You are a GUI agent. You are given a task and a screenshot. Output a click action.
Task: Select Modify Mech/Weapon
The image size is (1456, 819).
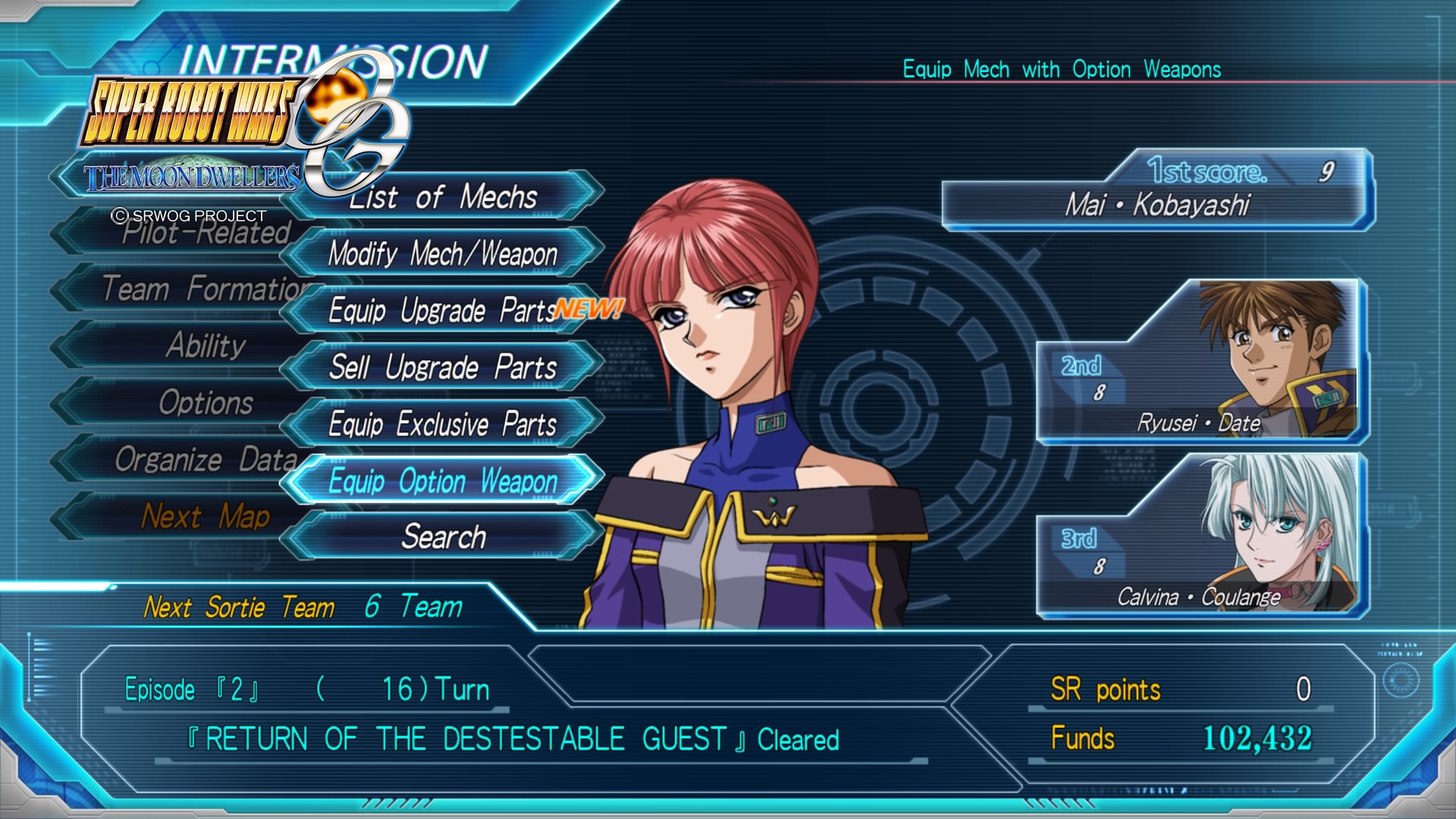(x=443, y=253)
